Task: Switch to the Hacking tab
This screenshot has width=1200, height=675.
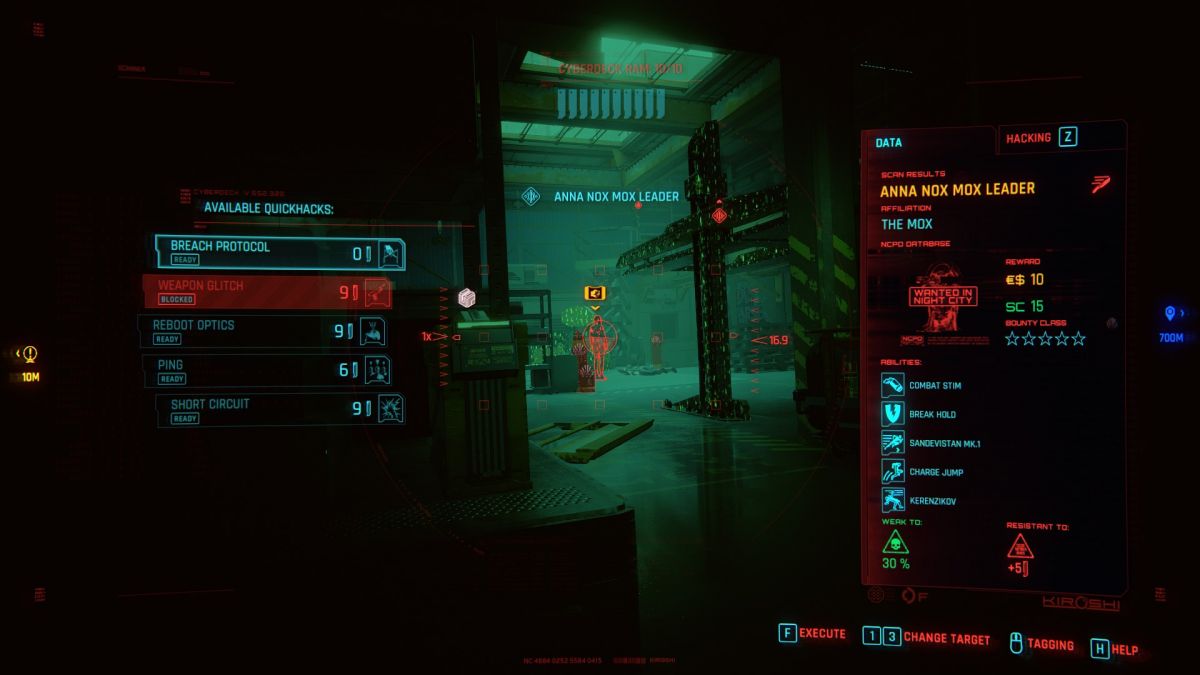Action: click(x=1040, y=138)
